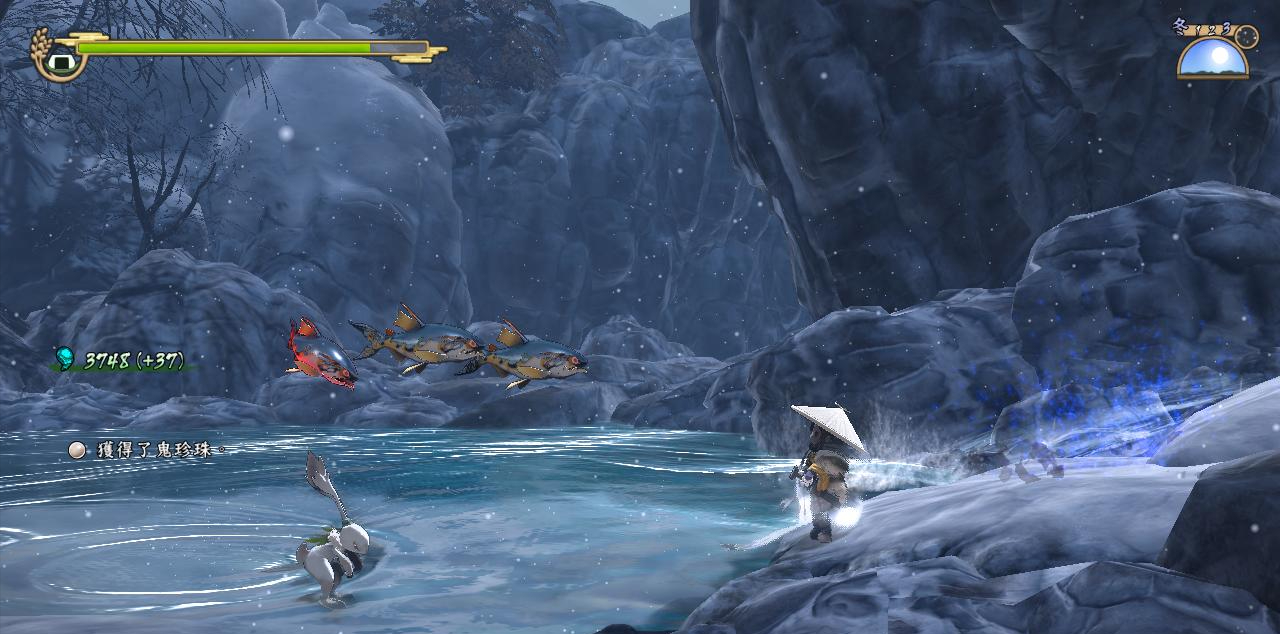1280x634 pixels.
Task: Select the day-night sun dial
Action: click(x=1212, y=59)
